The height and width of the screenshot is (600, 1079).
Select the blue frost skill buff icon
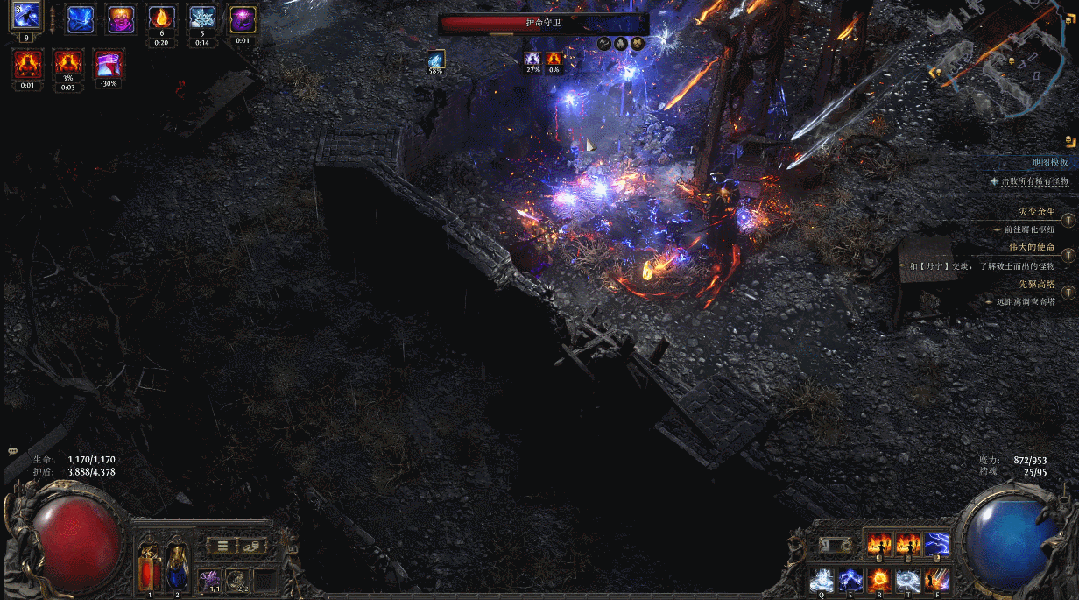coord(80,19)
